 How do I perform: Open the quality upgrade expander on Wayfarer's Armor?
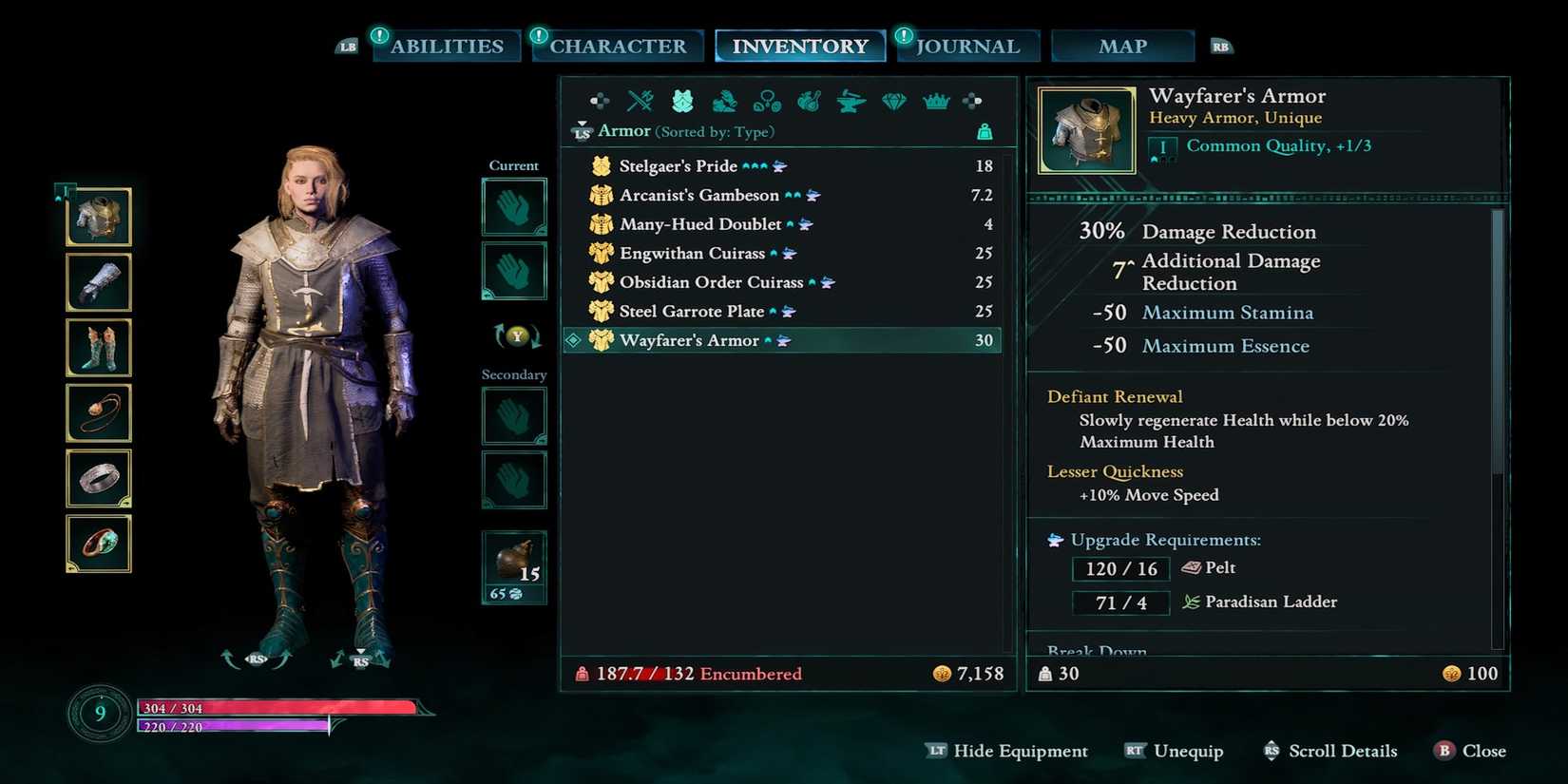[1163, 147]
